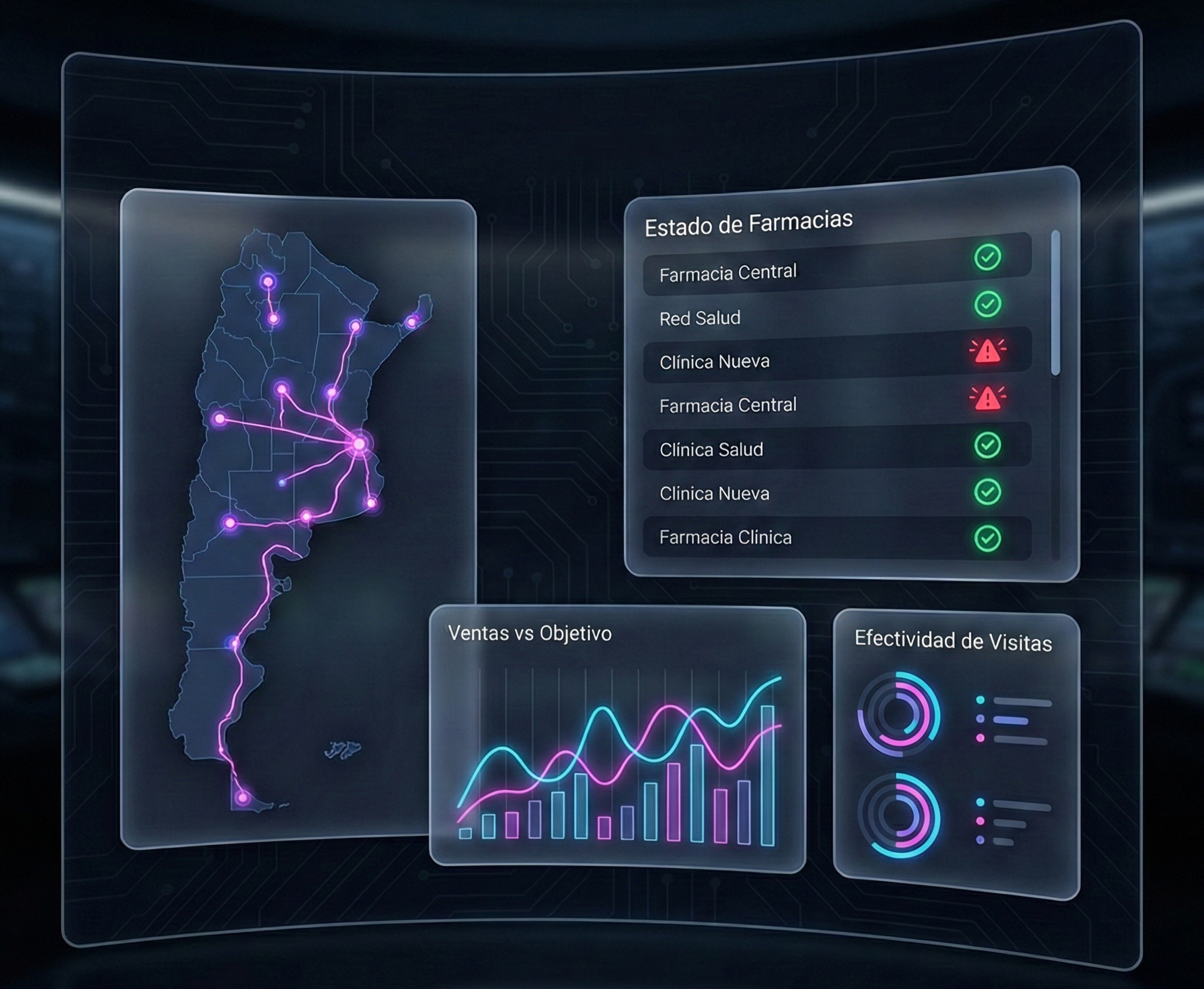Select the lower donut chart in Efectividad de Visitas
This screenshot has height=989, width=1204.
[899, 815]
